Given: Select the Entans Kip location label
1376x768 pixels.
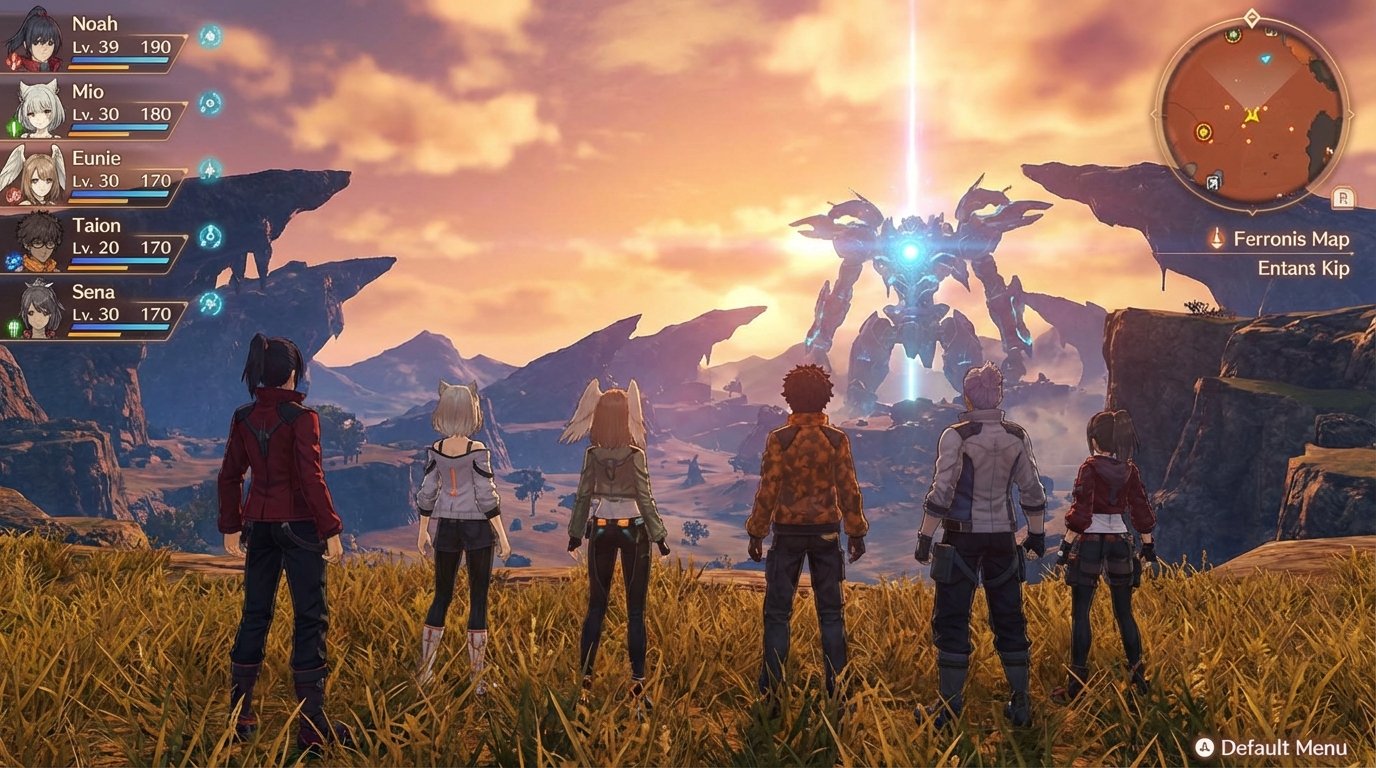Looking at the screenshot, I should [1302, 268].
